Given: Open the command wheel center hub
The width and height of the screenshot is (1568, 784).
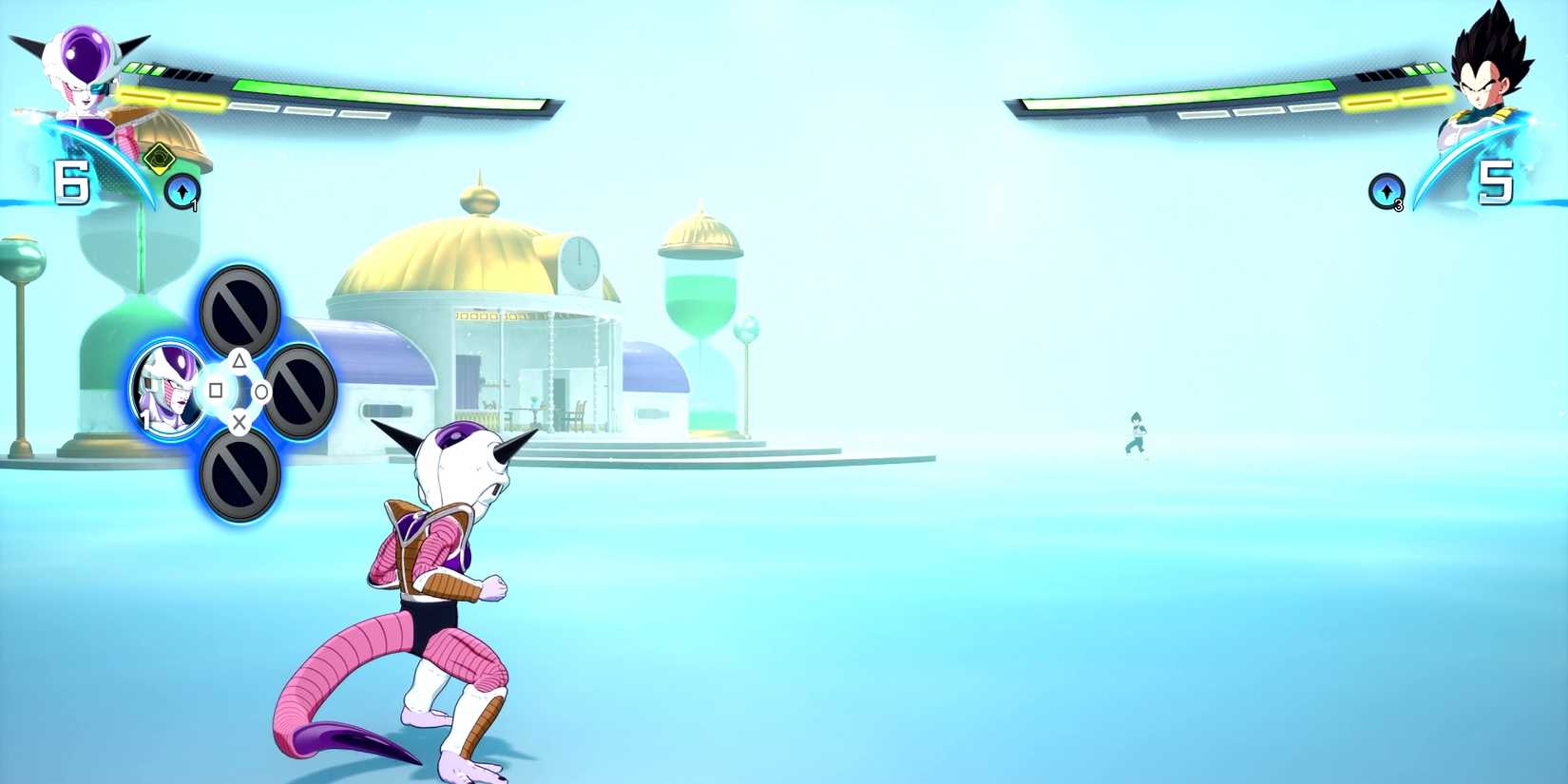Looking at the screenshot, I should click(239, 390).
